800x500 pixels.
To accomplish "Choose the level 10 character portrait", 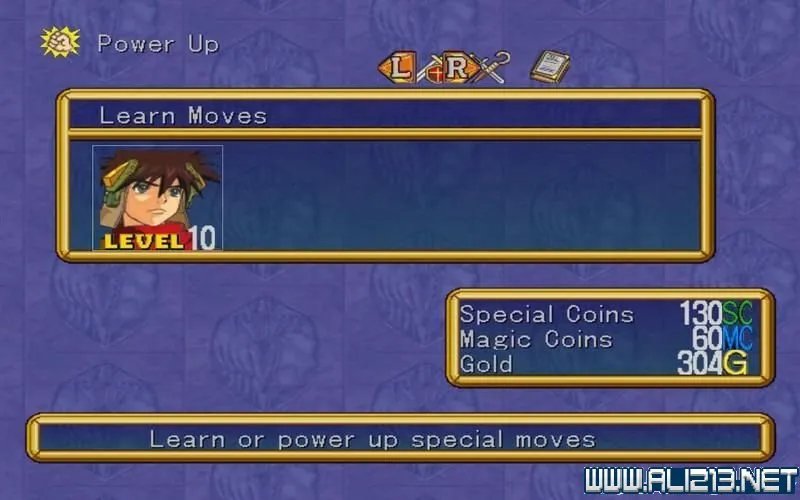I will [158, 197].
